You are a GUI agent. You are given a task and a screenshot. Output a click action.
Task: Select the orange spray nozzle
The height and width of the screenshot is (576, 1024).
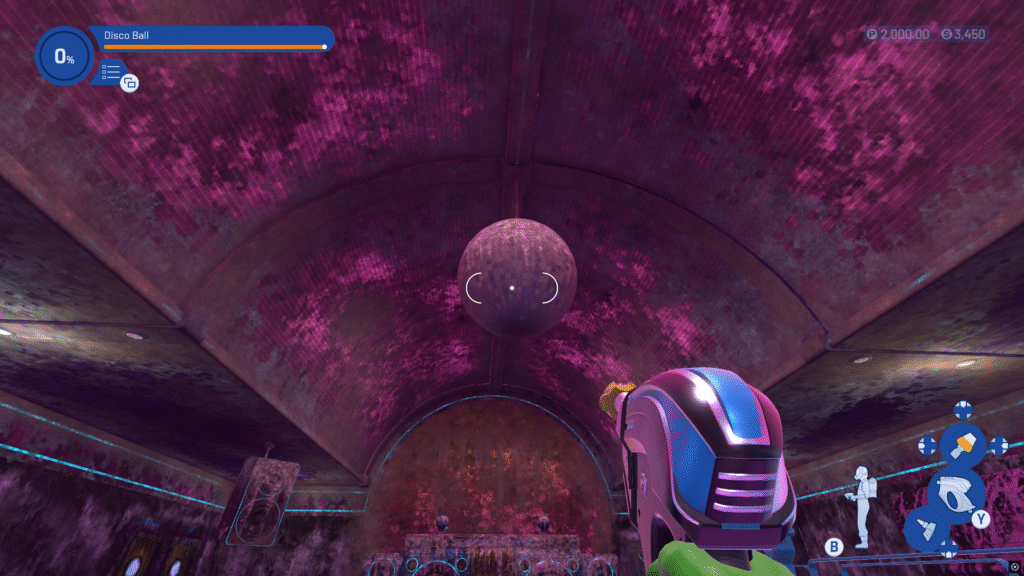[x=962, y=444]
